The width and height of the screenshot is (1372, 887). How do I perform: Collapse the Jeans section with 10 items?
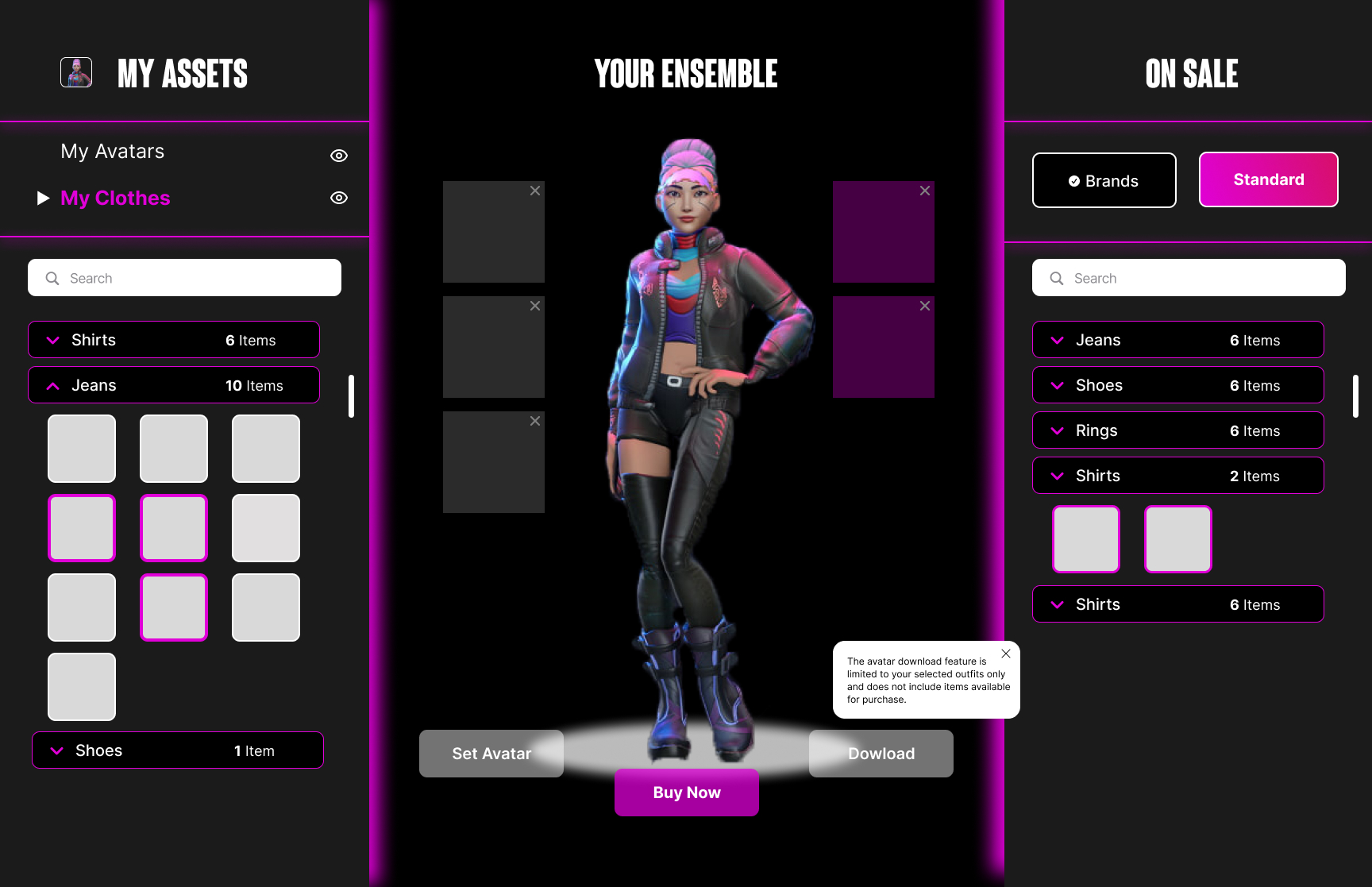(x=52, y=385)
